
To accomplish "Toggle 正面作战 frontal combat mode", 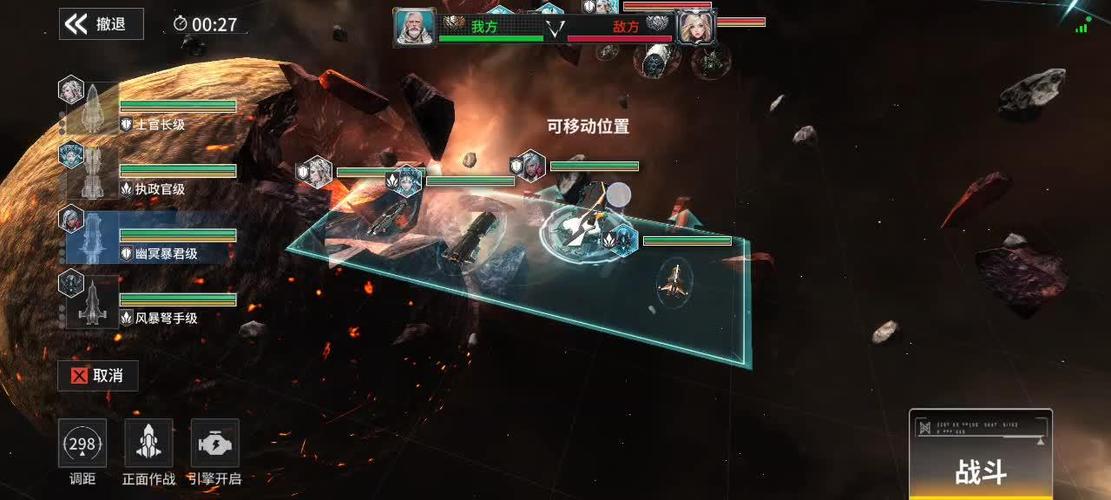I will point(148,444).
